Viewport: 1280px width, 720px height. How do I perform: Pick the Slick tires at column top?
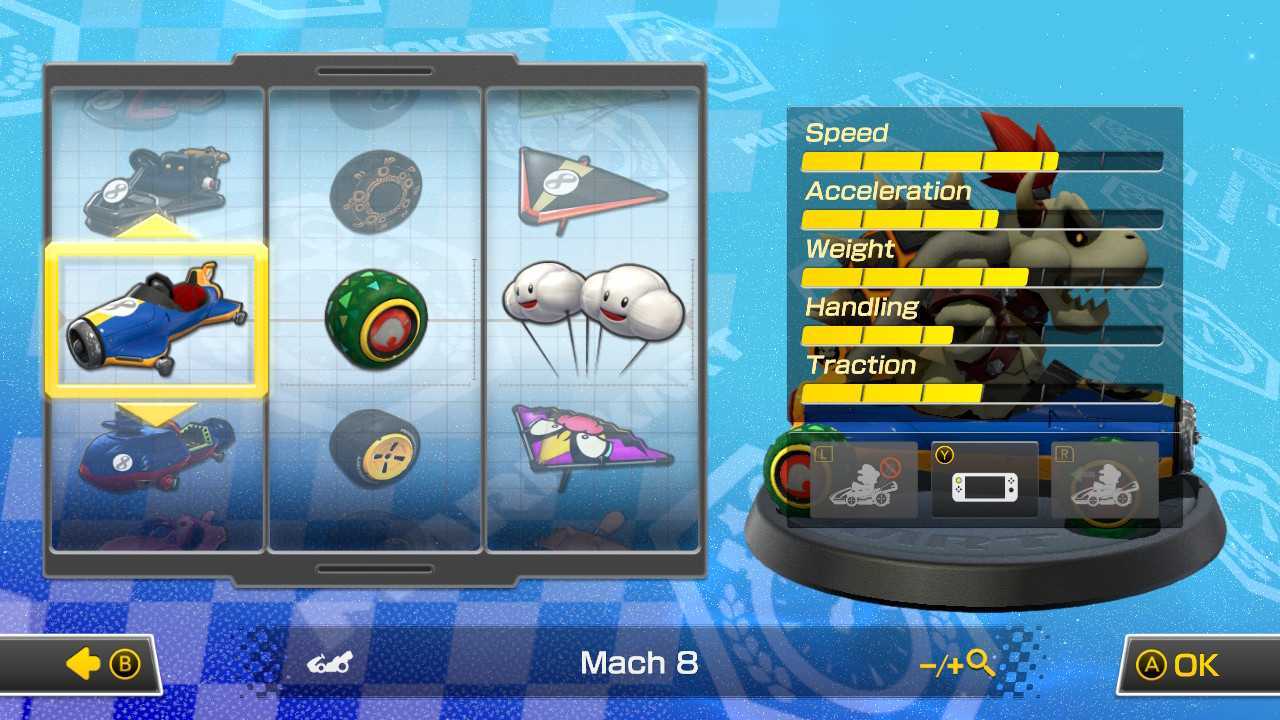(375, 190)
